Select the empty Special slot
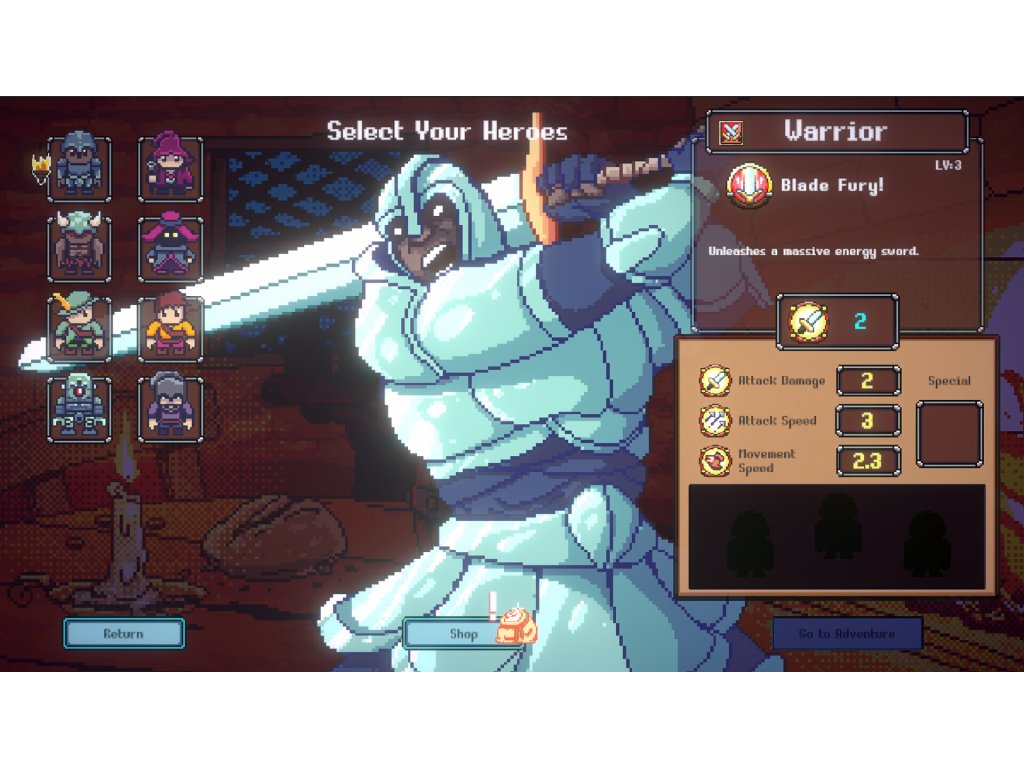Screen dimensions: 1024x768 point(949,433)
